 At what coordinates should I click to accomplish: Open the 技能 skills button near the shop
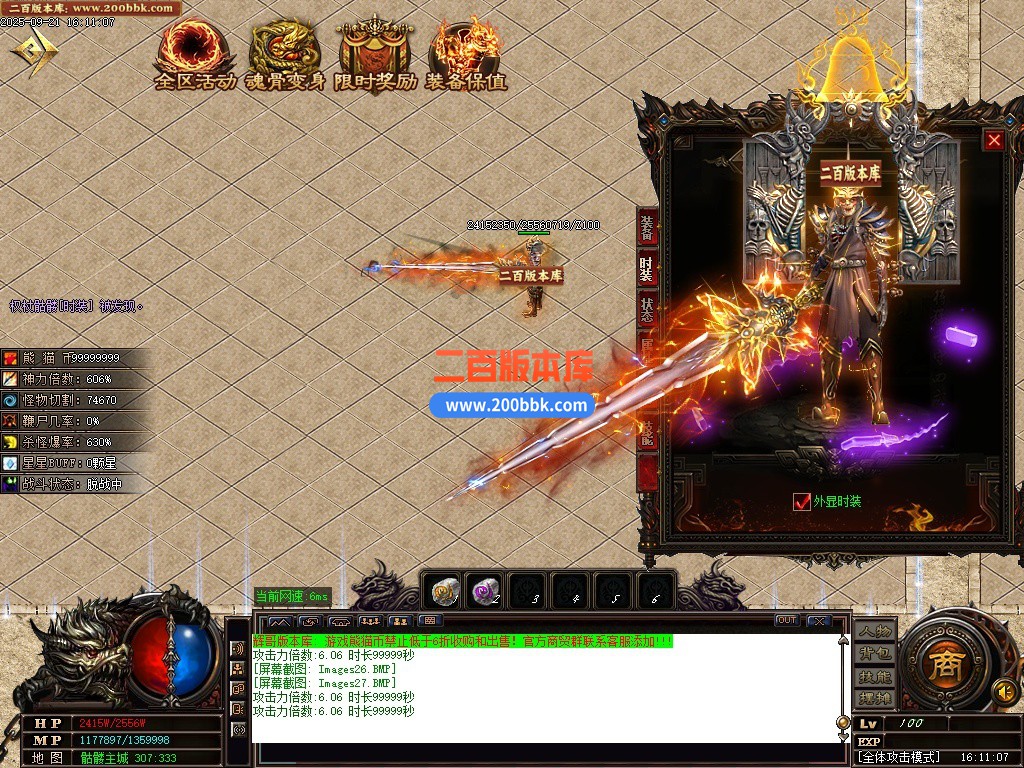coord(873,676)
